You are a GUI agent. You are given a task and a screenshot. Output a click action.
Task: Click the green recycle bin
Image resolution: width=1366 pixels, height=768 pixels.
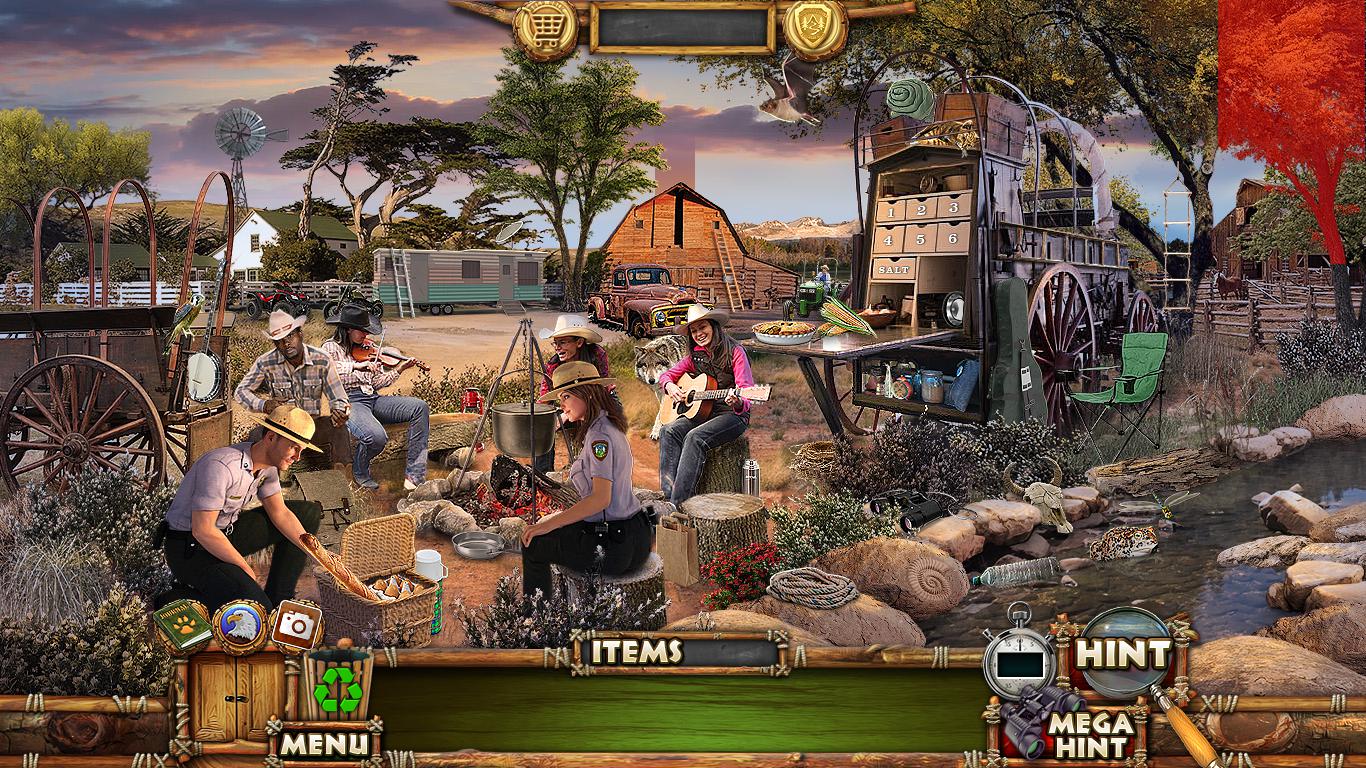click(338, 687)
